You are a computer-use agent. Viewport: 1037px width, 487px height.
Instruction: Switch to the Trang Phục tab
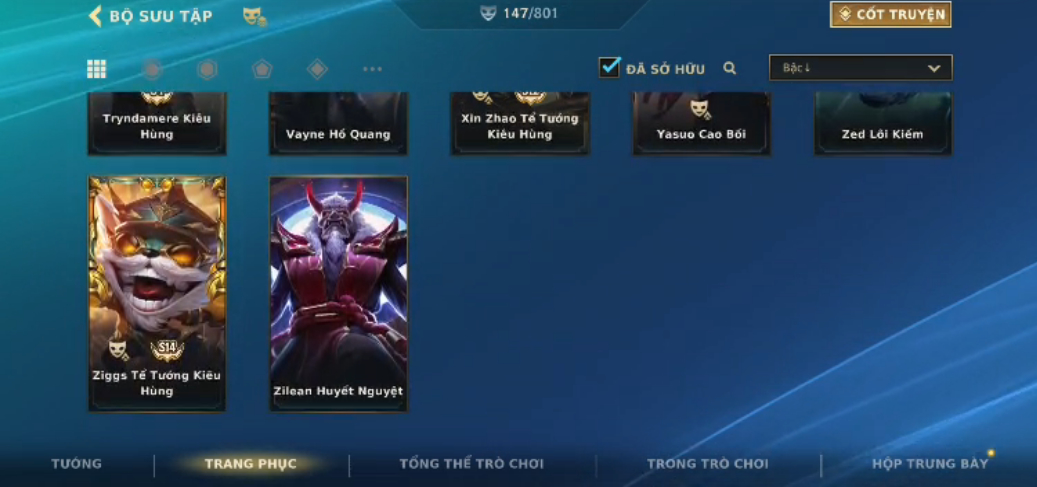(251, 464)
